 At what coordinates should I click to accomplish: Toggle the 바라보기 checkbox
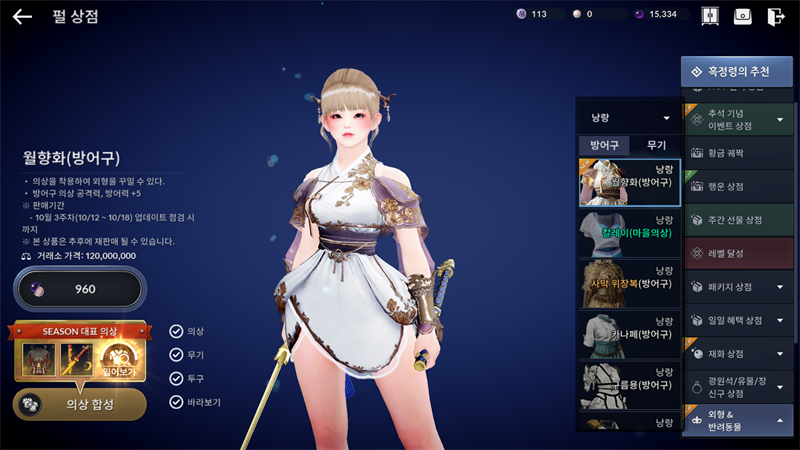point(177,403)
